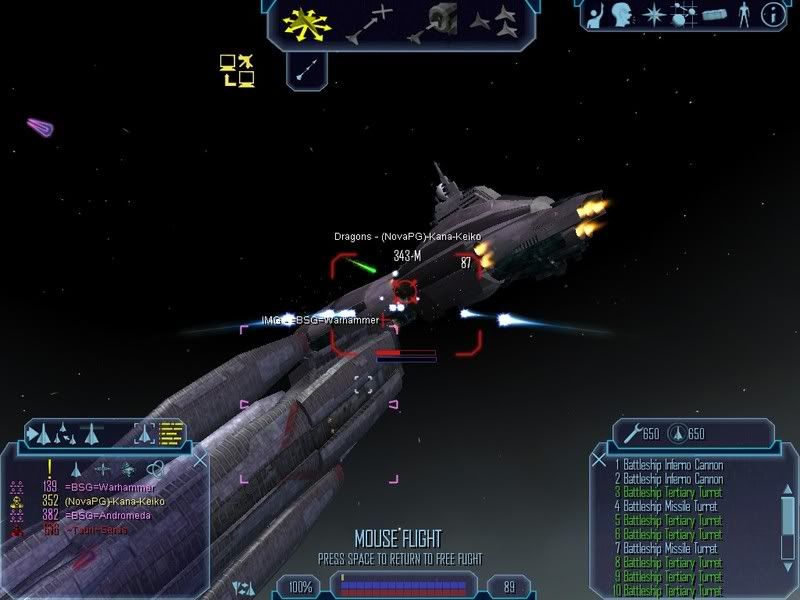This screenshot has height=600, width=800.
Task: Open the inventory cargo container icon
Action: tap(713, 15)
